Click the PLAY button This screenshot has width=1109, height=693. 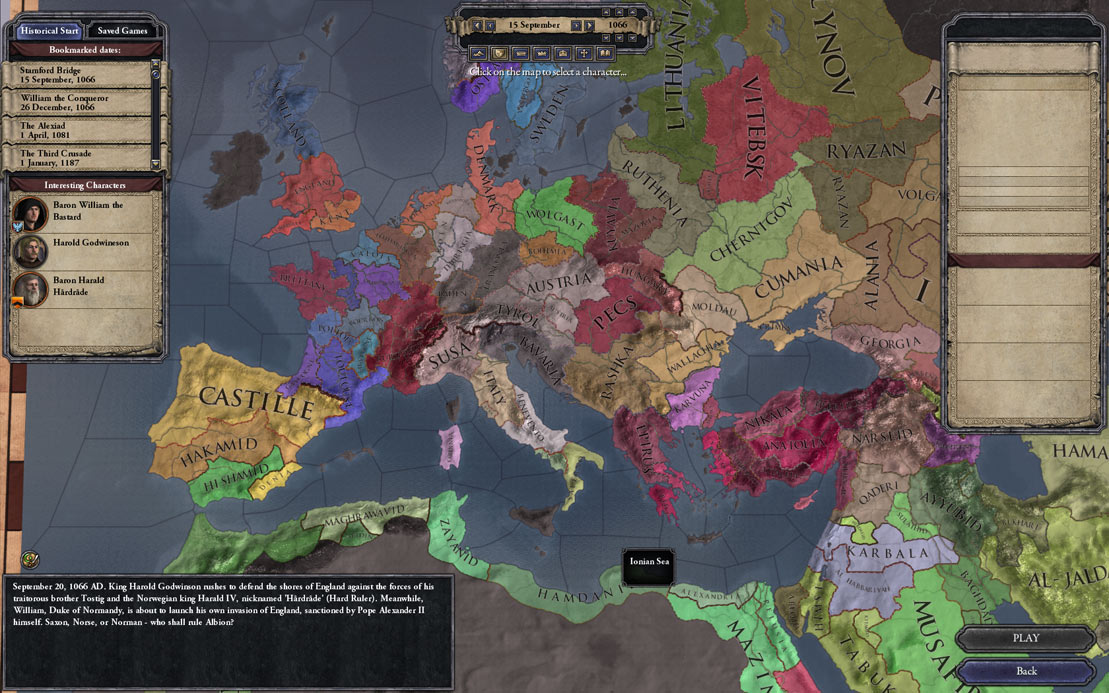coord(1025,638)
